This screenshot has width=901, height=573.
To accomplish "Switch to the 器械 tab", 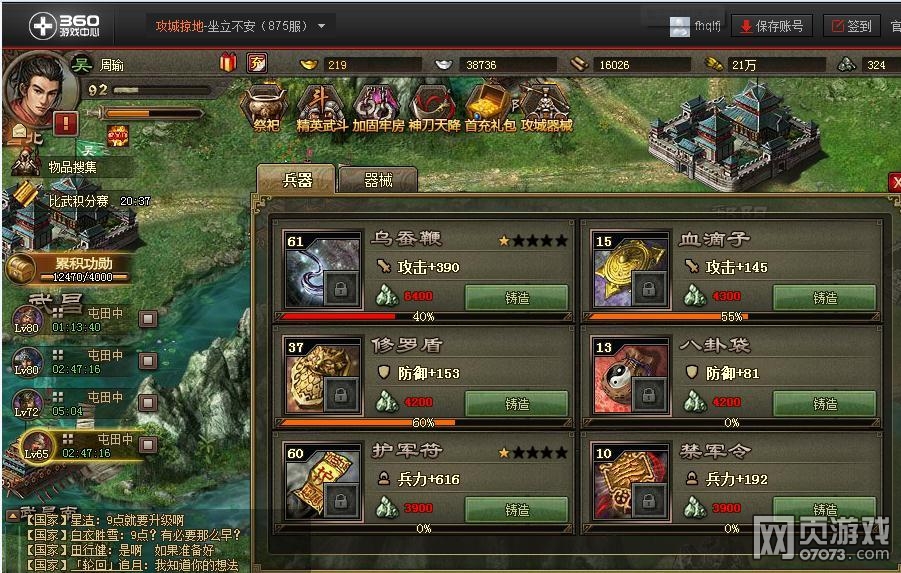I will (378, 180).
